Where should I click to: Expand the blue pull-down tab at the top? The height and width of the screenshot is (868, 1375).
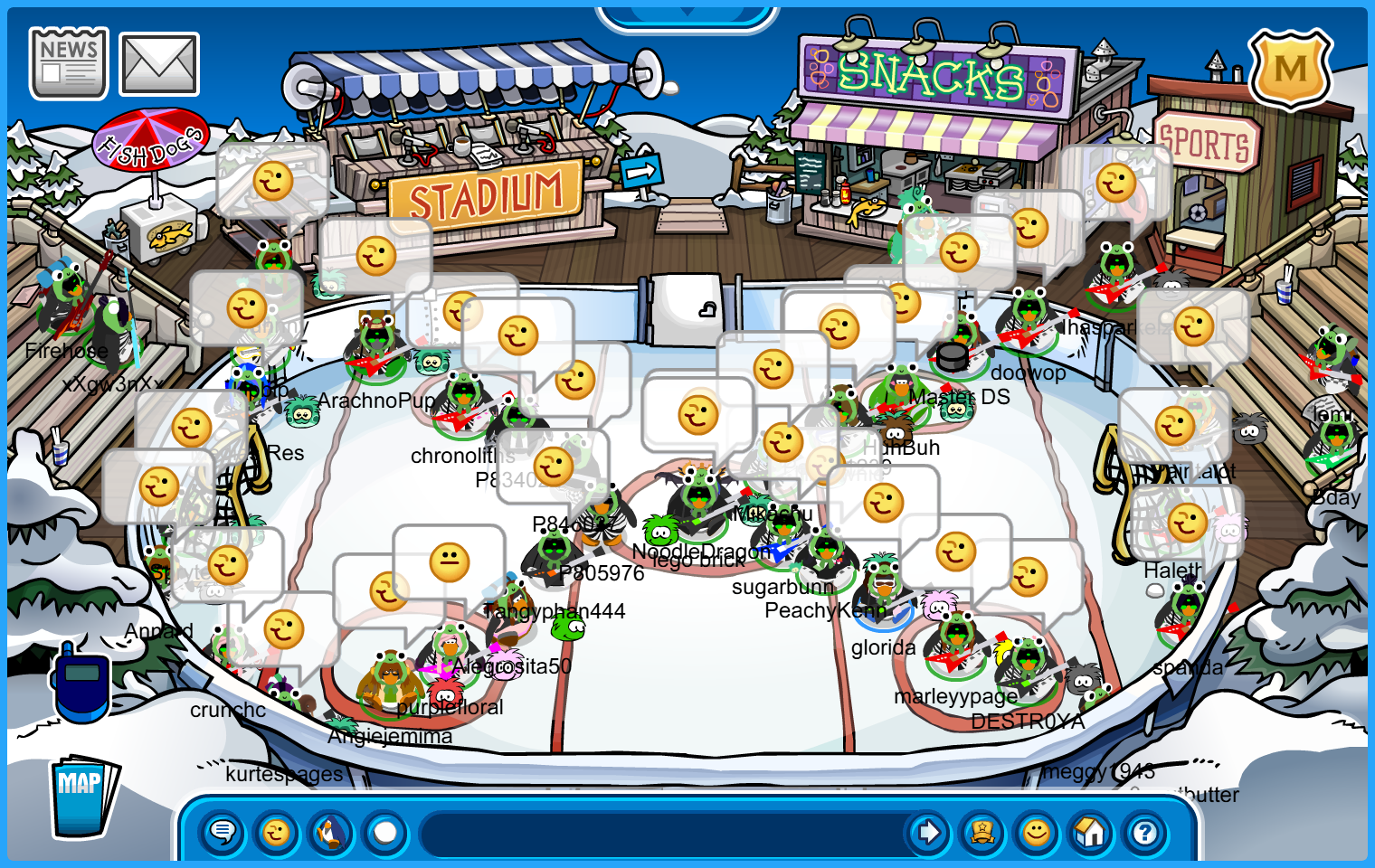click(x=687, y=14)
